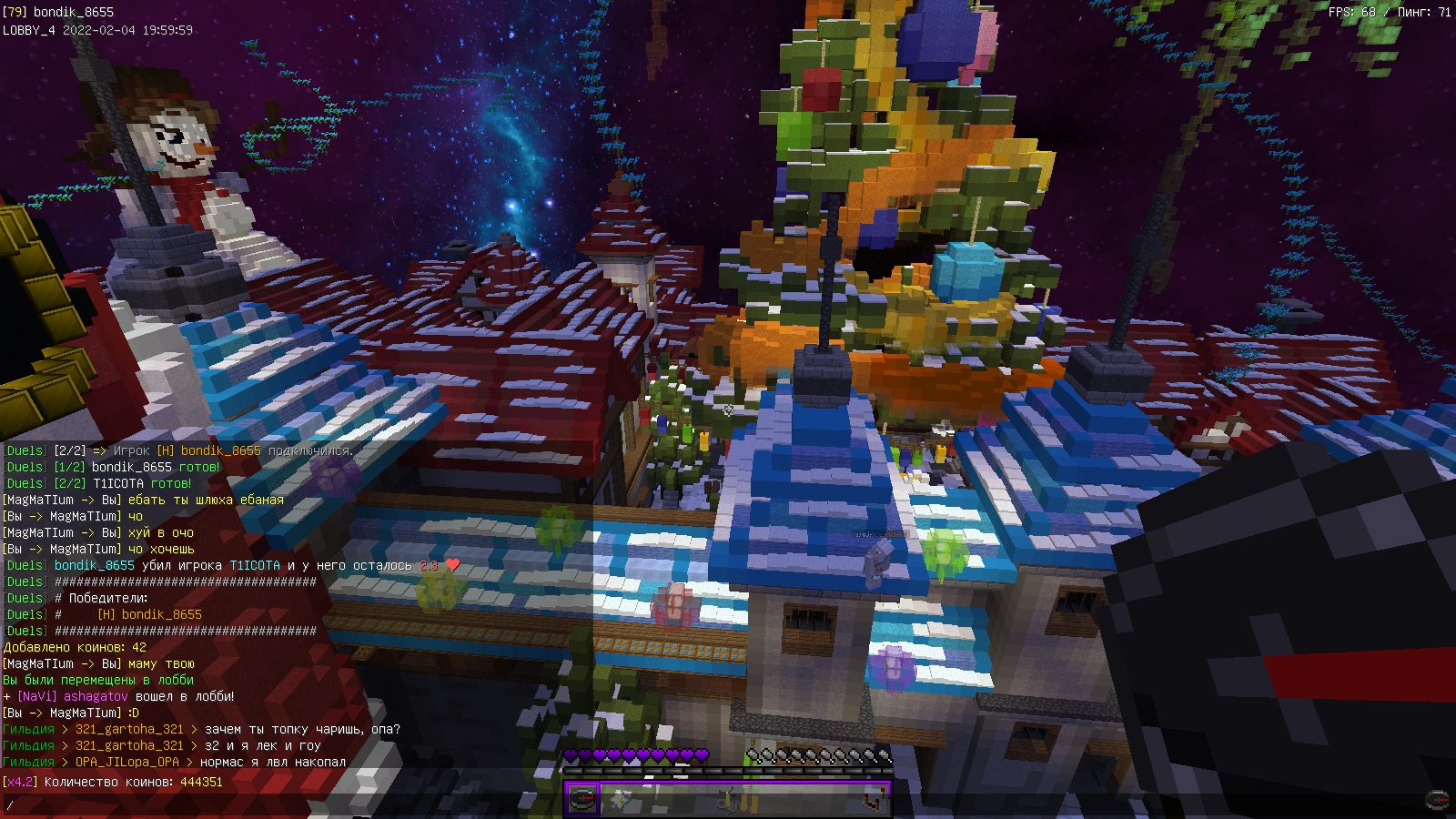
Task: Click OPA_JILopa_OPA's name in guild chat
Action: tap(126, 762)
